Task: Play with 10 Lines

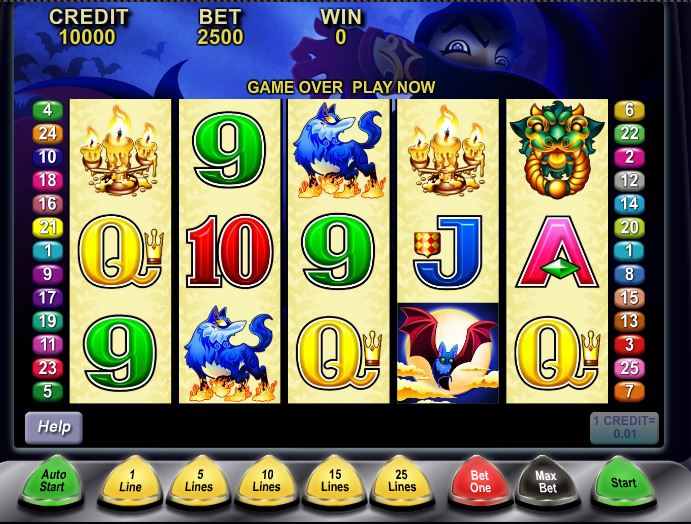Action: coord(266,481)
